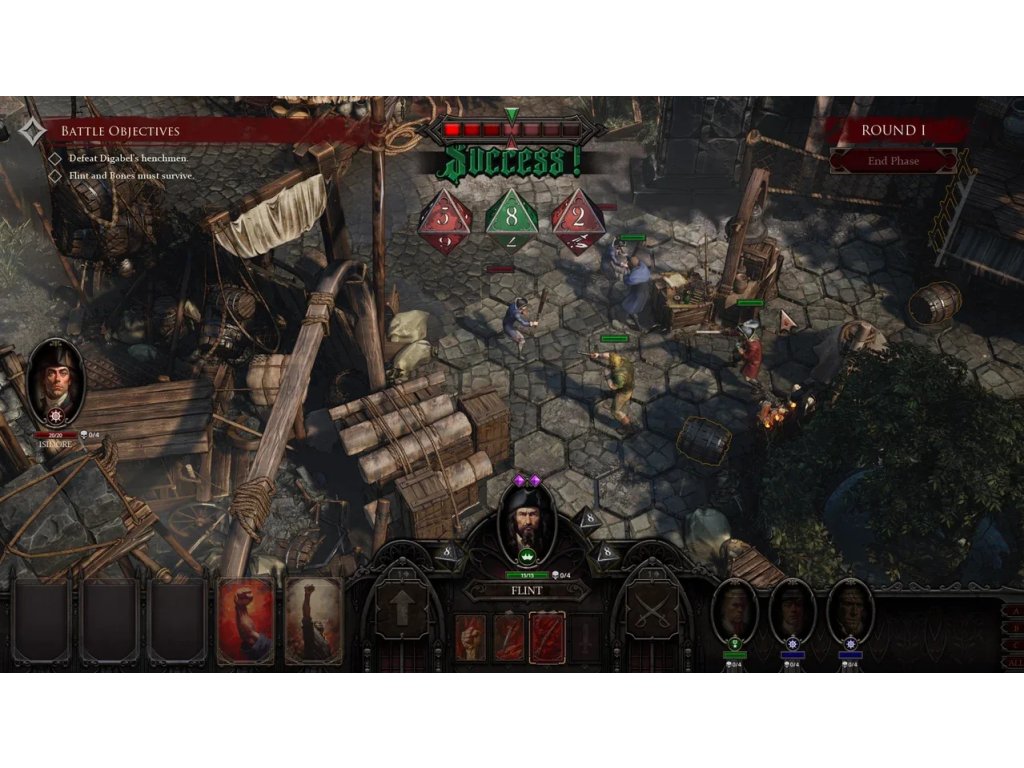
Task: Choose the pale raised fist card
Action: (313, 620)
